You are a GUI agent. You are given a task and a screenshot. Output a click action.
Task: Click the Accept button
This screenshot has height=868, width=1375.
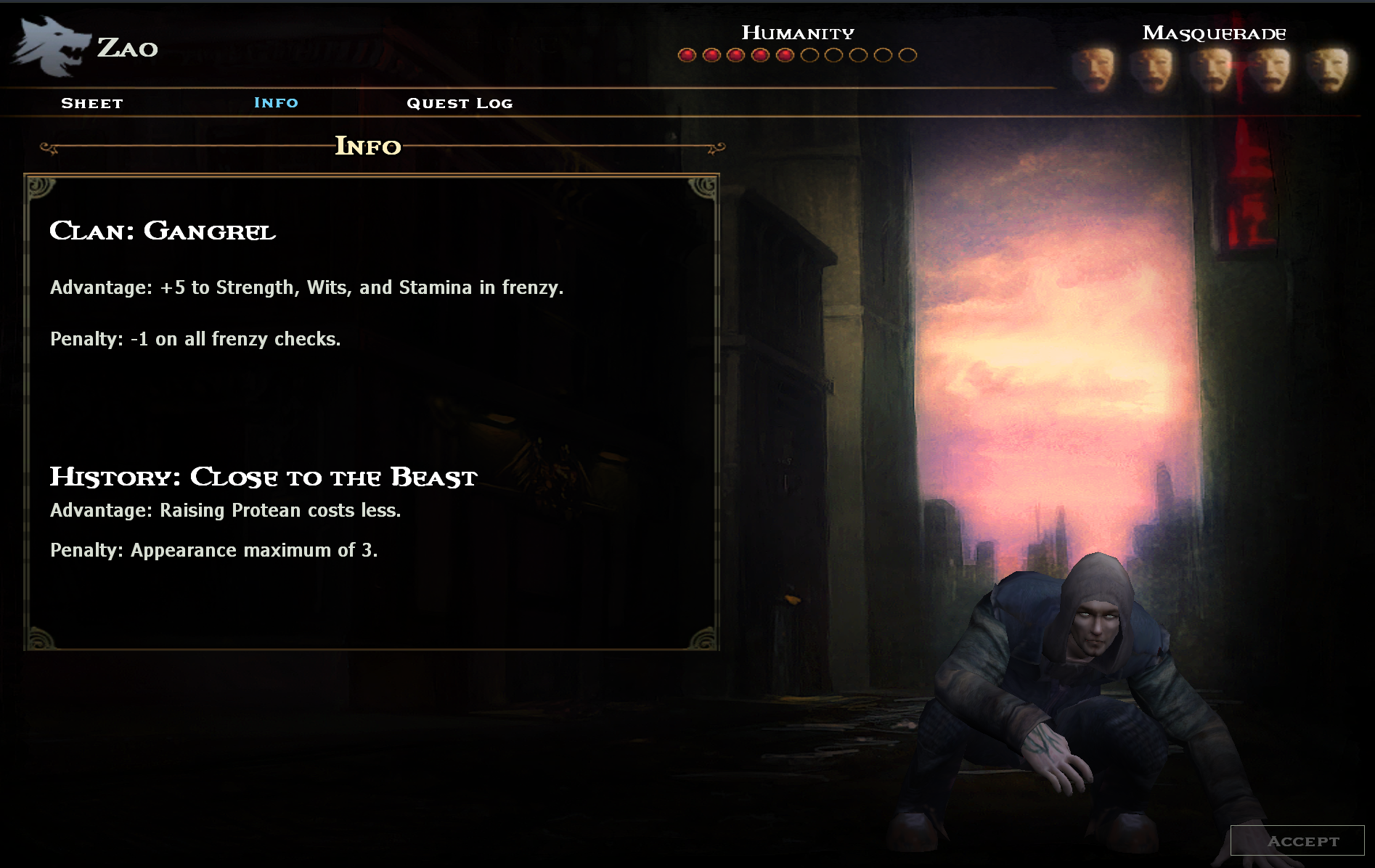point(1297,840)
